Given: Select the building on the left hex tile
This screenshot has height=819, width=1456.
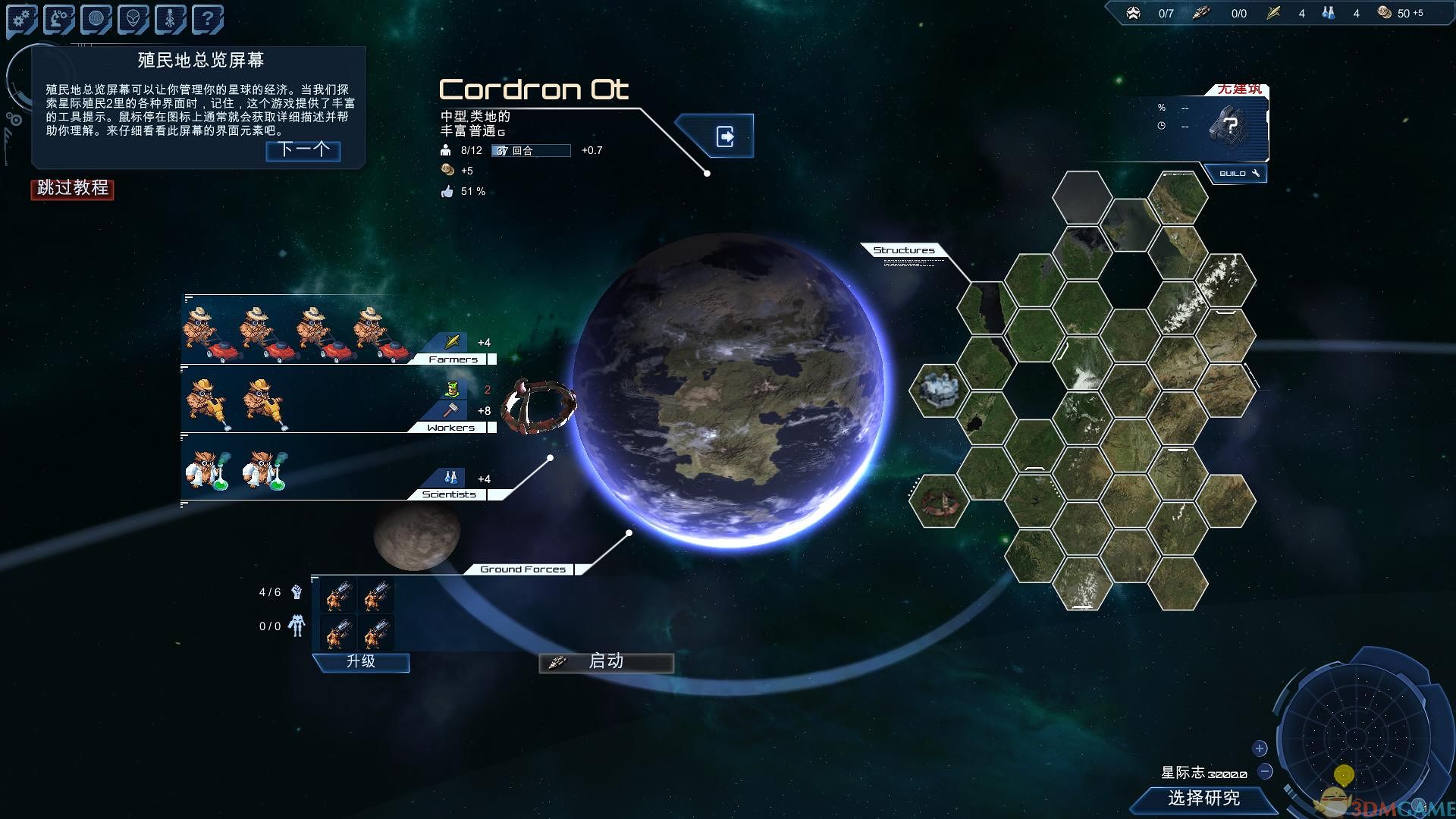Looking at the screenshot, I should (x=939, y=390).
